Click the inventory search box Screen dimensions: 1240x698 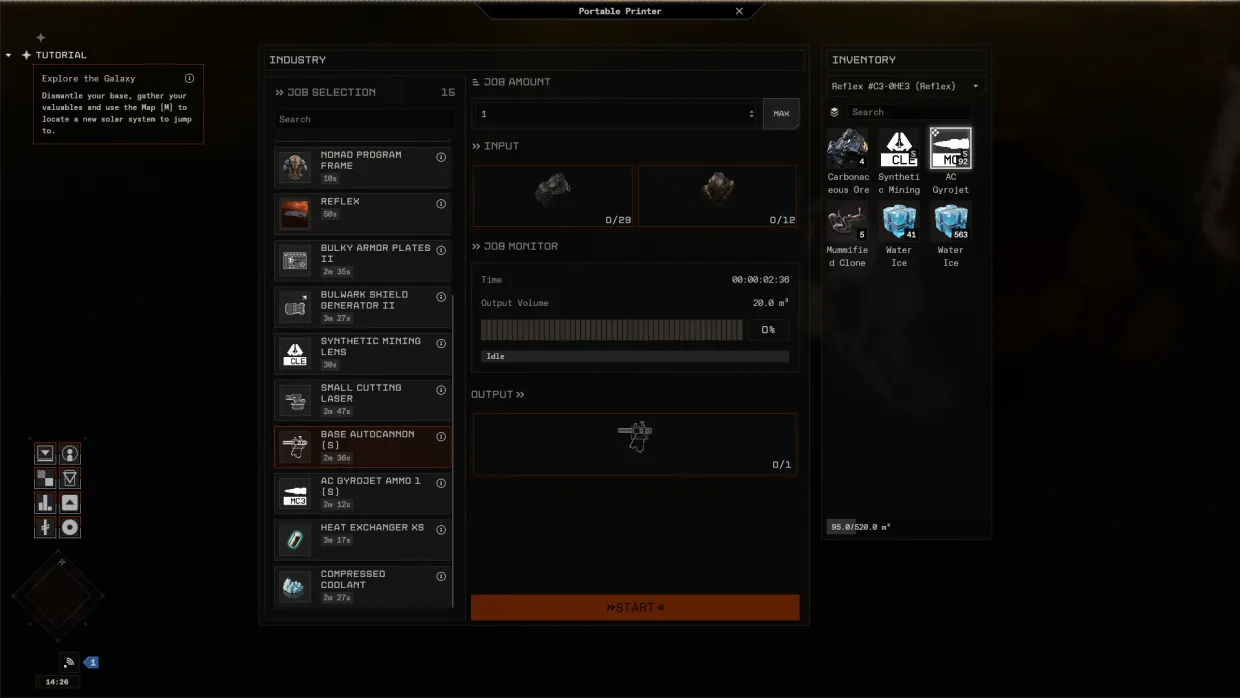coord(908,112)
